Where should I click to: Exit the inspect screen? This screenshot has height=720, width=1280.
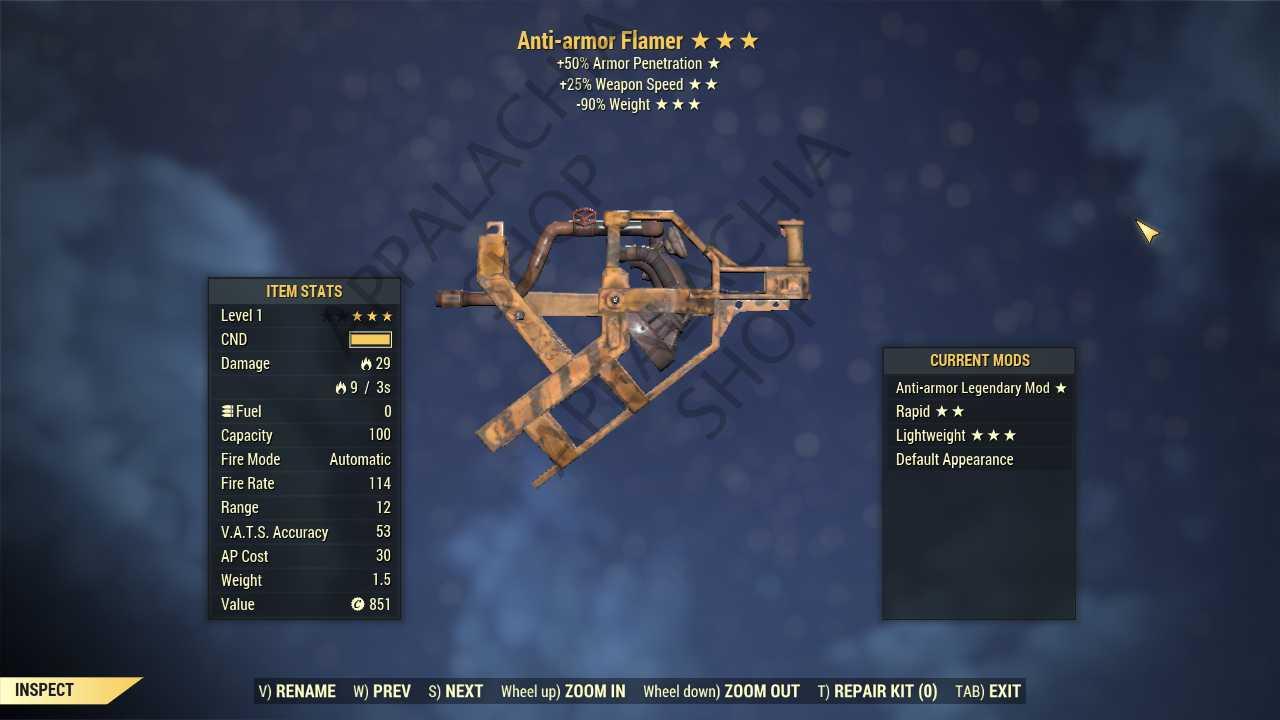tap(988, 691)
